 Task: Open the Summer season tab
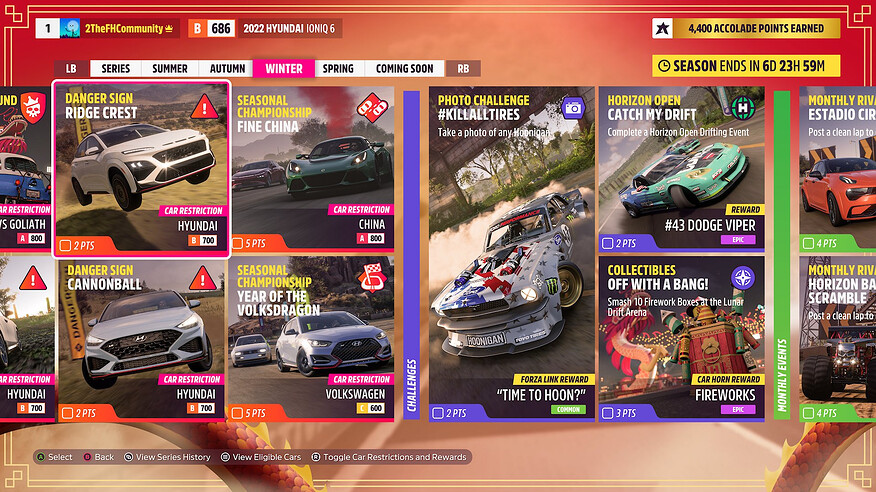[x=170, y=69]
